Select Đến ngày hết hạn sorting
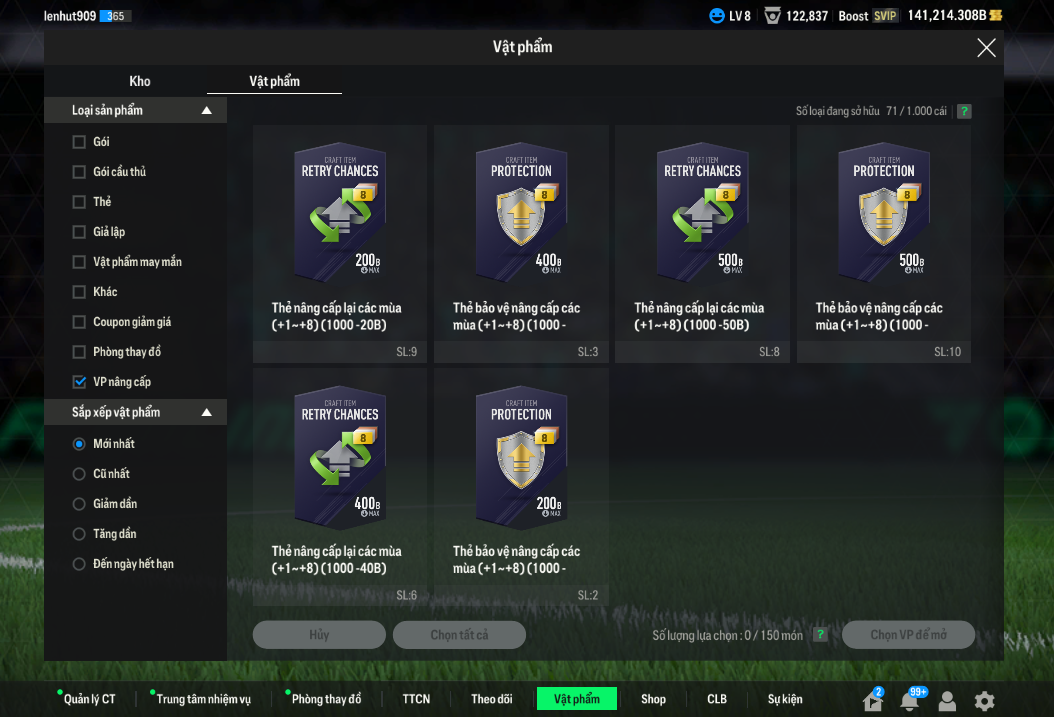 click(x=79, y=564)
